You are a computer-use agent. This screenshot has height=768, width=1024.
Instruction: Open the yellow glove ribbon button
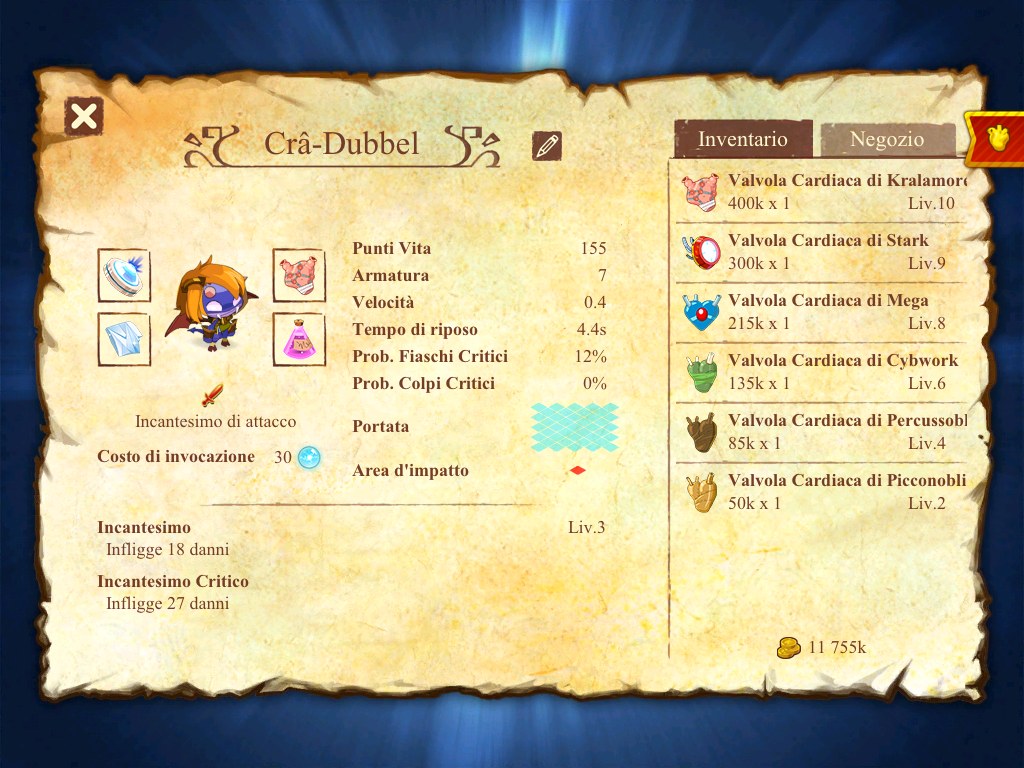(996, 139)
